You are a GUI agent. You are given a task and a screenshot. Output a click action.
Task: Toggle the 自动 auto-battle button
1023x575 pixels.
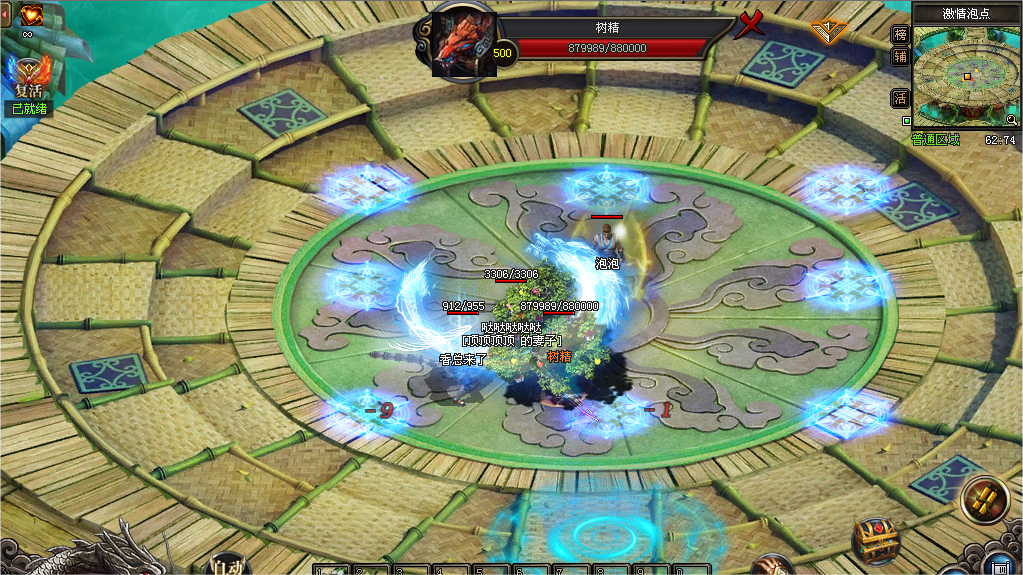[227, 565]
